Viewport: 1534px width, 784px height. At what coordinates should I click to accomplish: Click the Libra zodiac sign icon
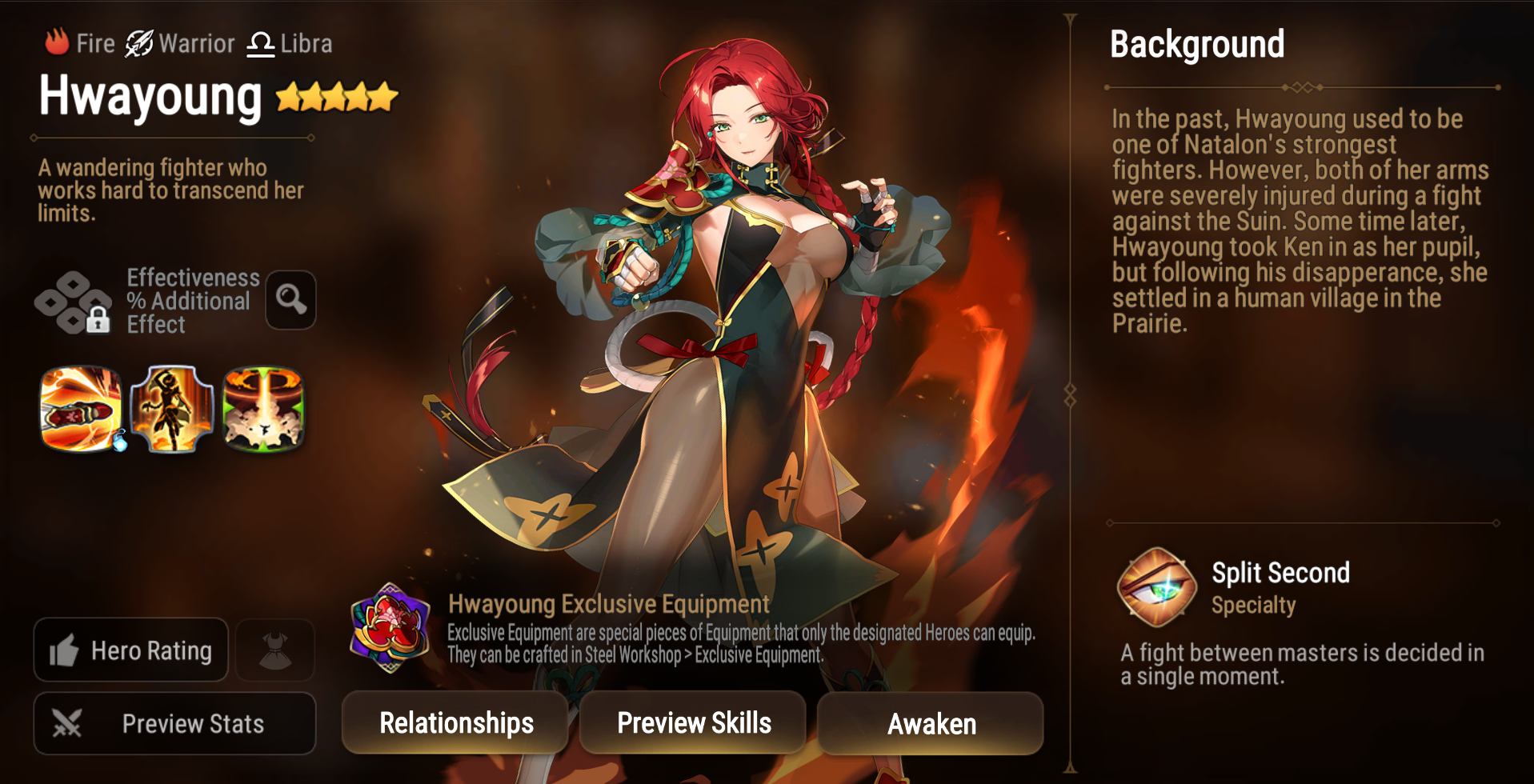pyautogui.click(x=260, y=42)
